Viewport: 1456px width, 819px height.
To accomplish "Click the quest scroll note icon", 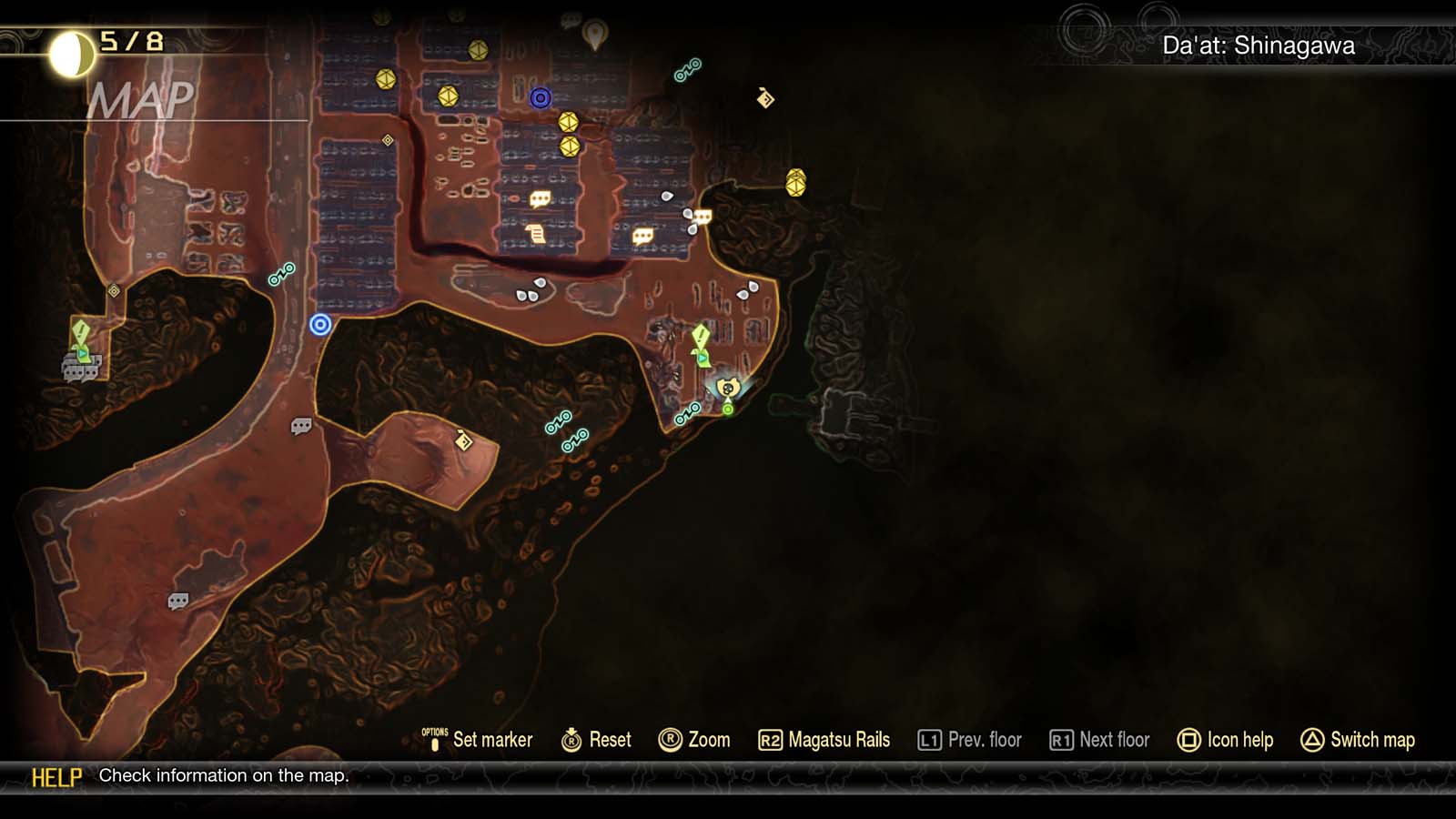I will tap(537, 232).
